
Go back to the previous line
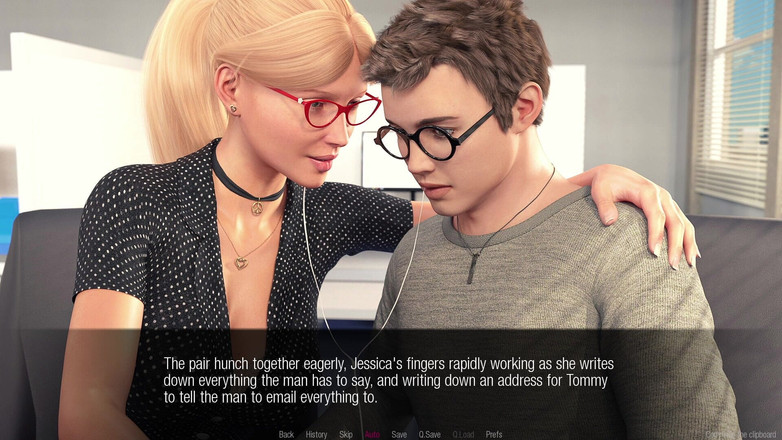click(x=286, y=434)
